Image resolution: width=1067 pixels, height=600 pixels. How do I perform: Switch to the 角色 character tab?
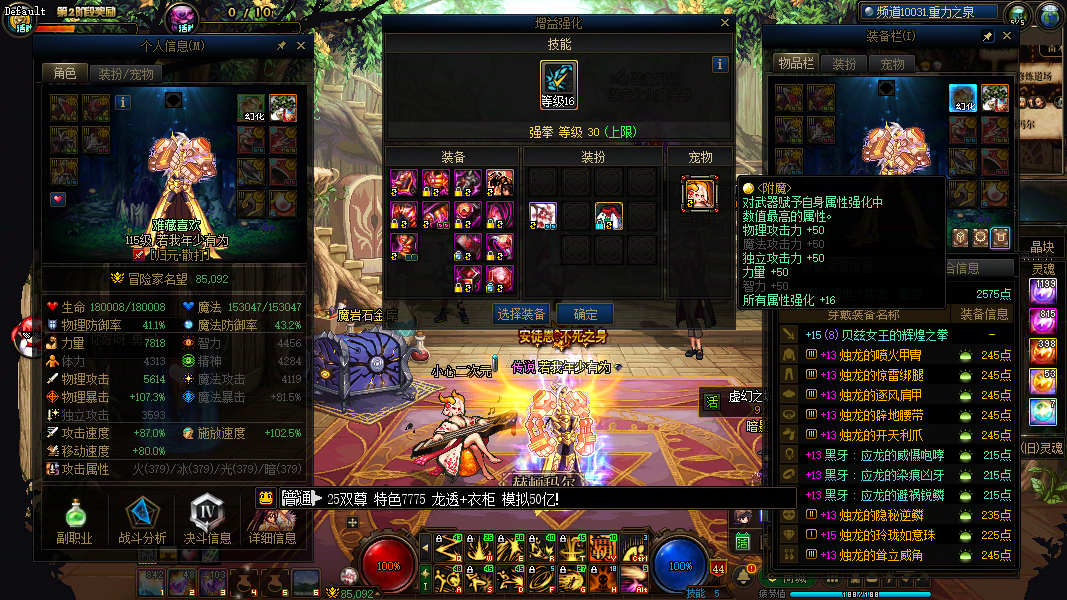[x=65, y=73]
